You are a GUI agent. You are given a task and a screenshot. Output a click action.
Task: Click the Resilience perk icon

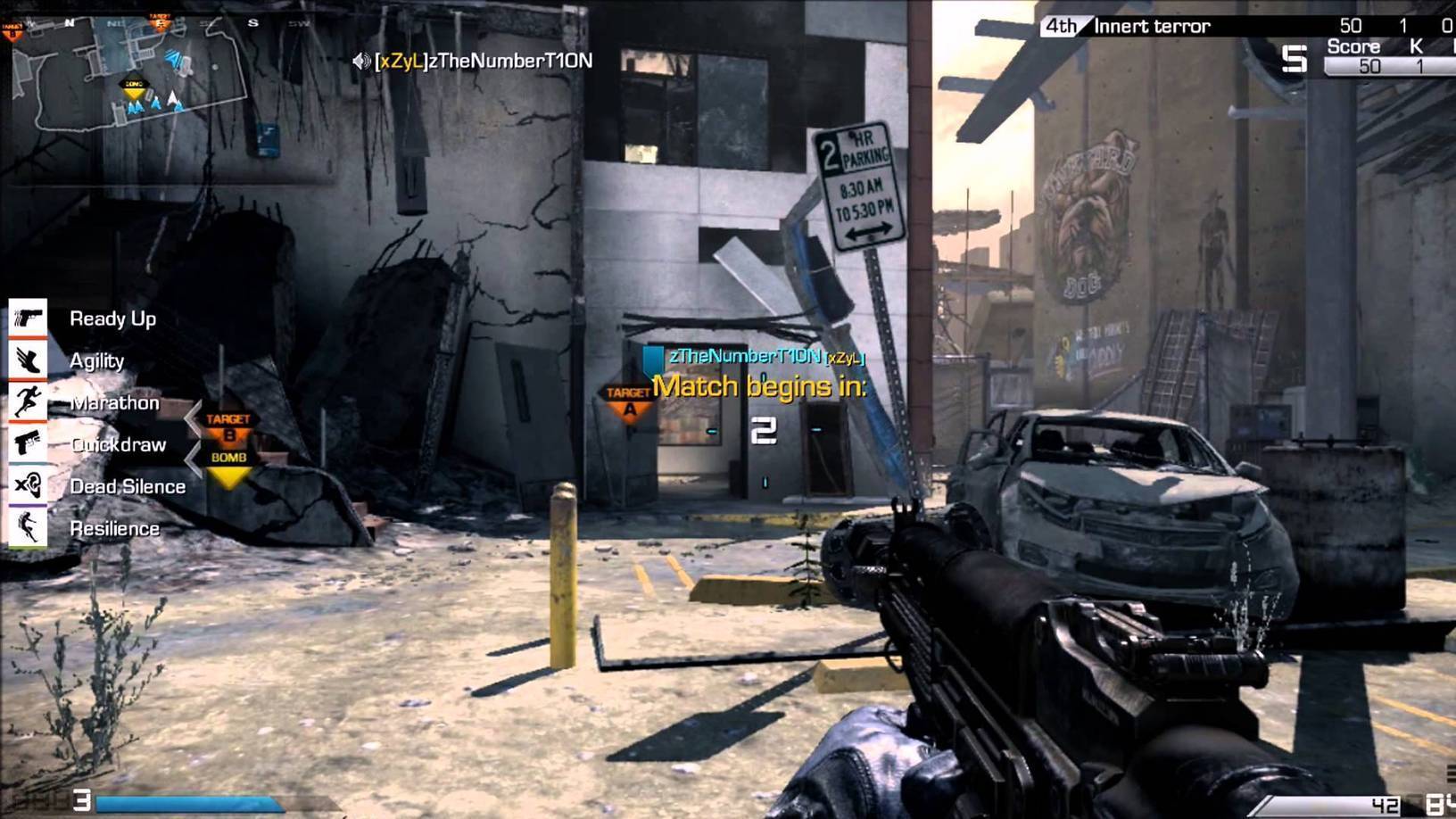(x=28, y=527)
